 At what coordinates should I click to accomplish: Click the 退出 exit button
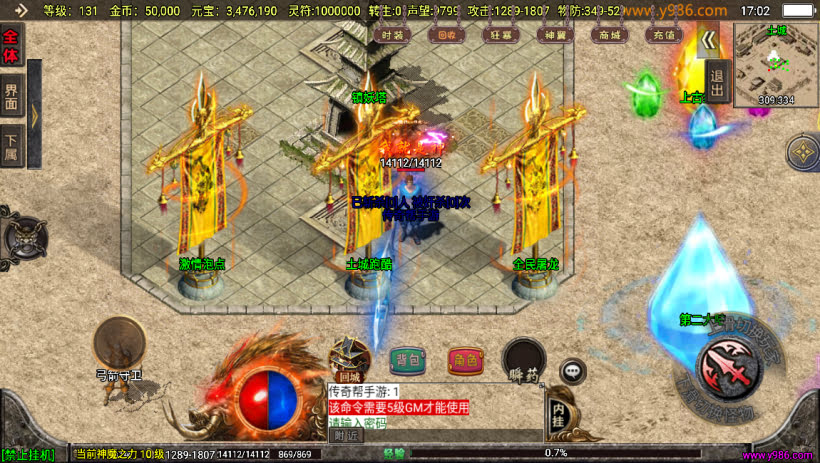point(716,81)
